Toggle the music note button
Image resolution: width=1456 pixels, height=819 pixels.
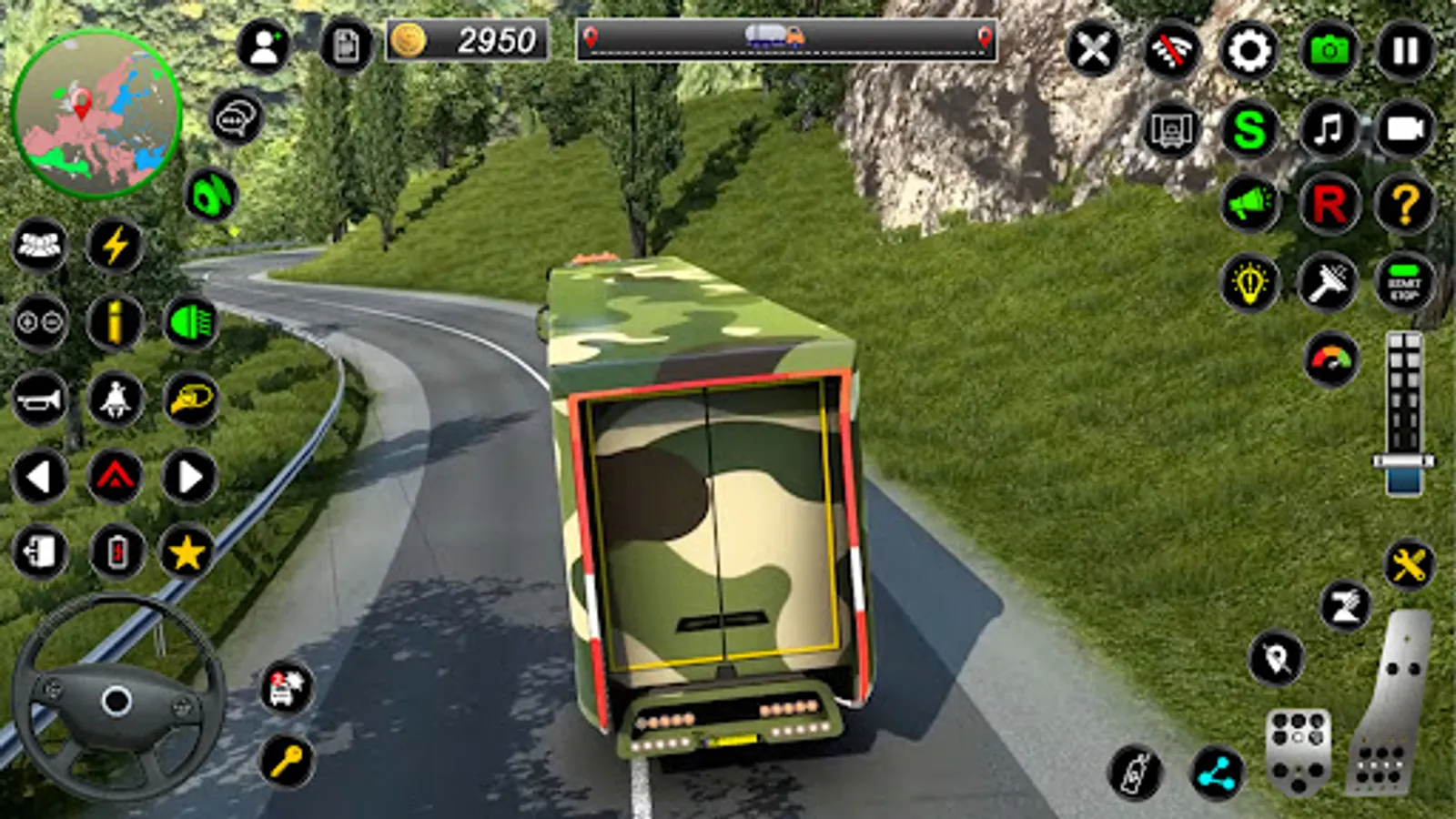point(1328,129)
